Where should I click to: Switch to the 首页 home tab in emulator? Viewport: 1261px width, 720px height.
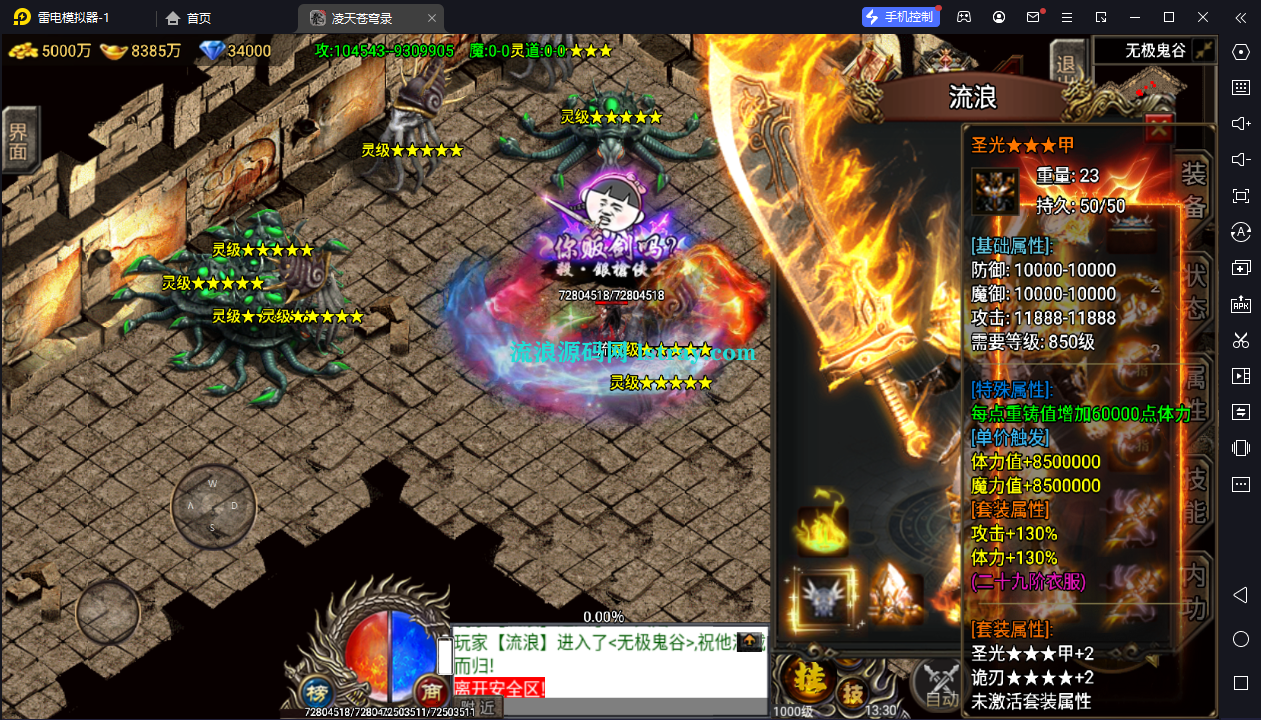tap(189, 18)
